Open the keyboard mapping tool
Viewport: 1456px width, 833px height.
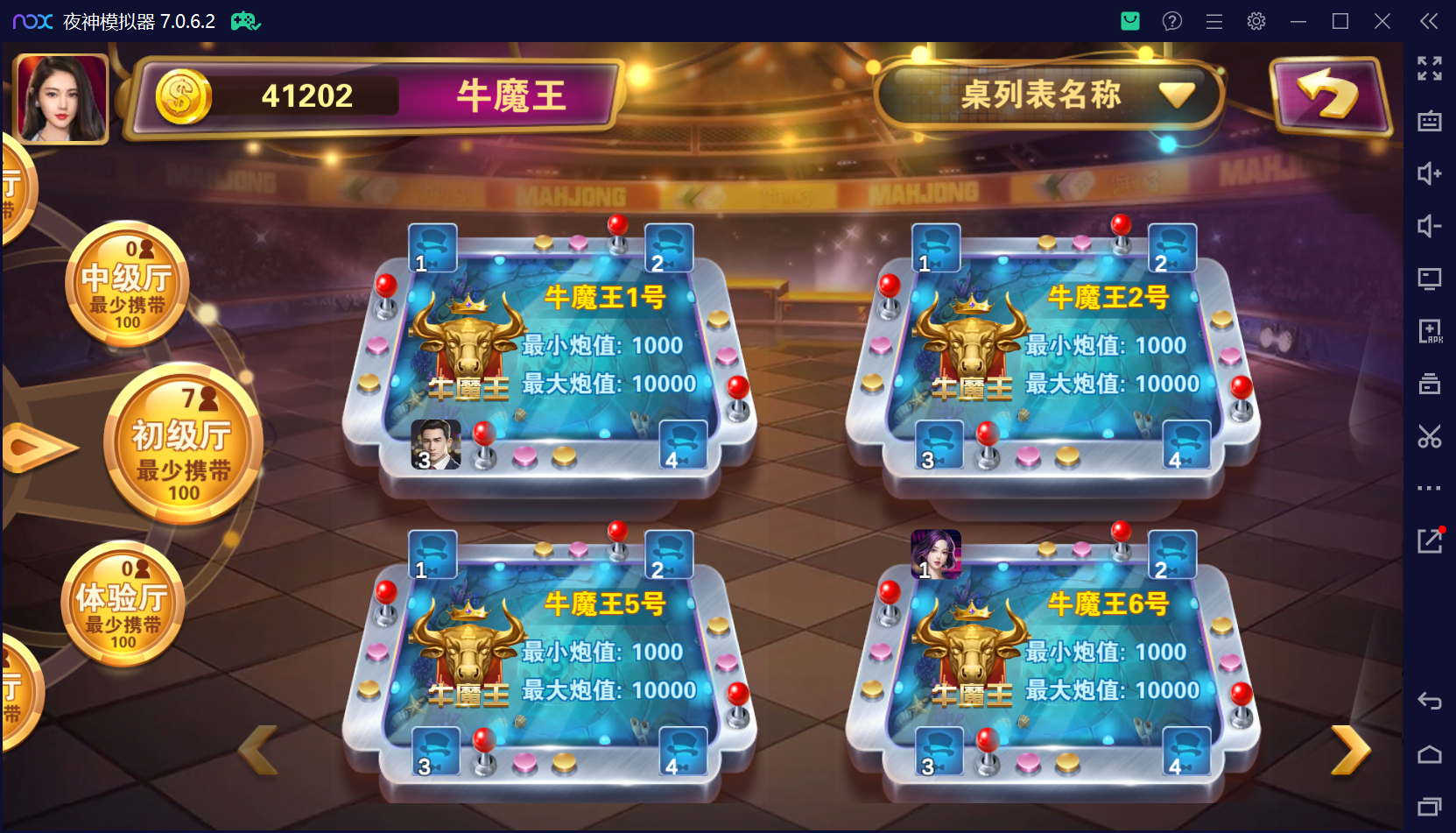(1431, 121)
